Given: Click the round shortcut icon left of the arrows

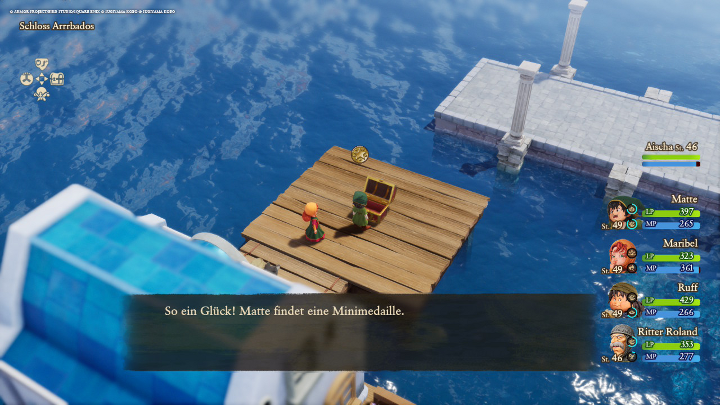Looking at the screenshot, I should [x=26, y=78].
